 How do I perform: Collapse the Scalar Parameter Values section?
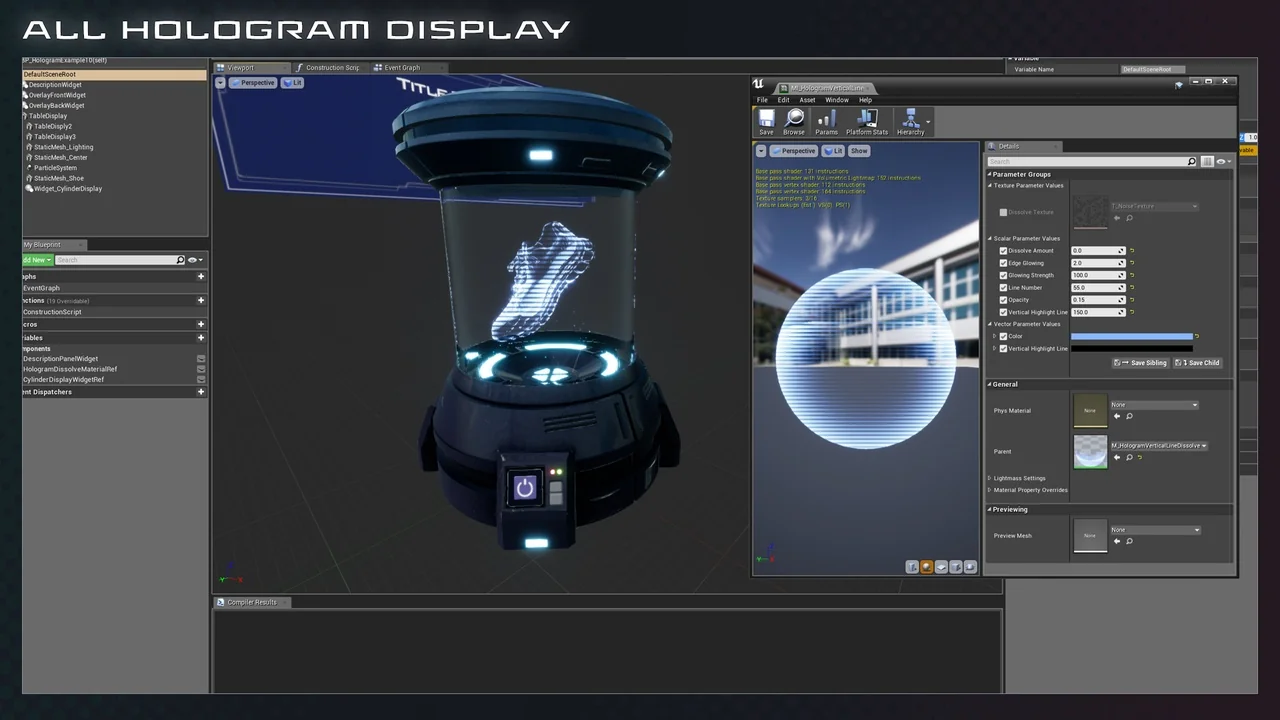(x=989, y=238)
